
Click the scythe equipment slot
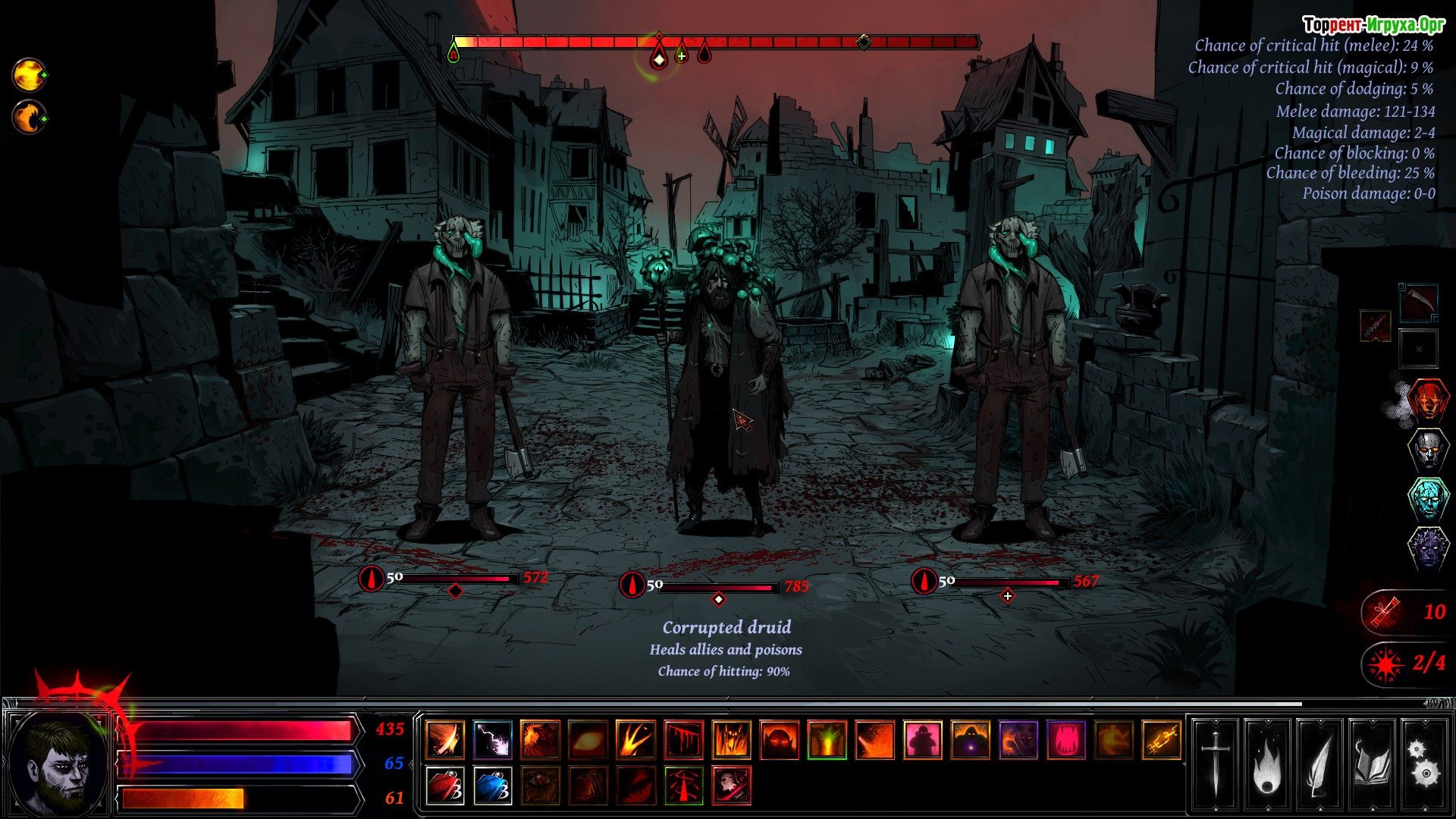point(1417,302)
